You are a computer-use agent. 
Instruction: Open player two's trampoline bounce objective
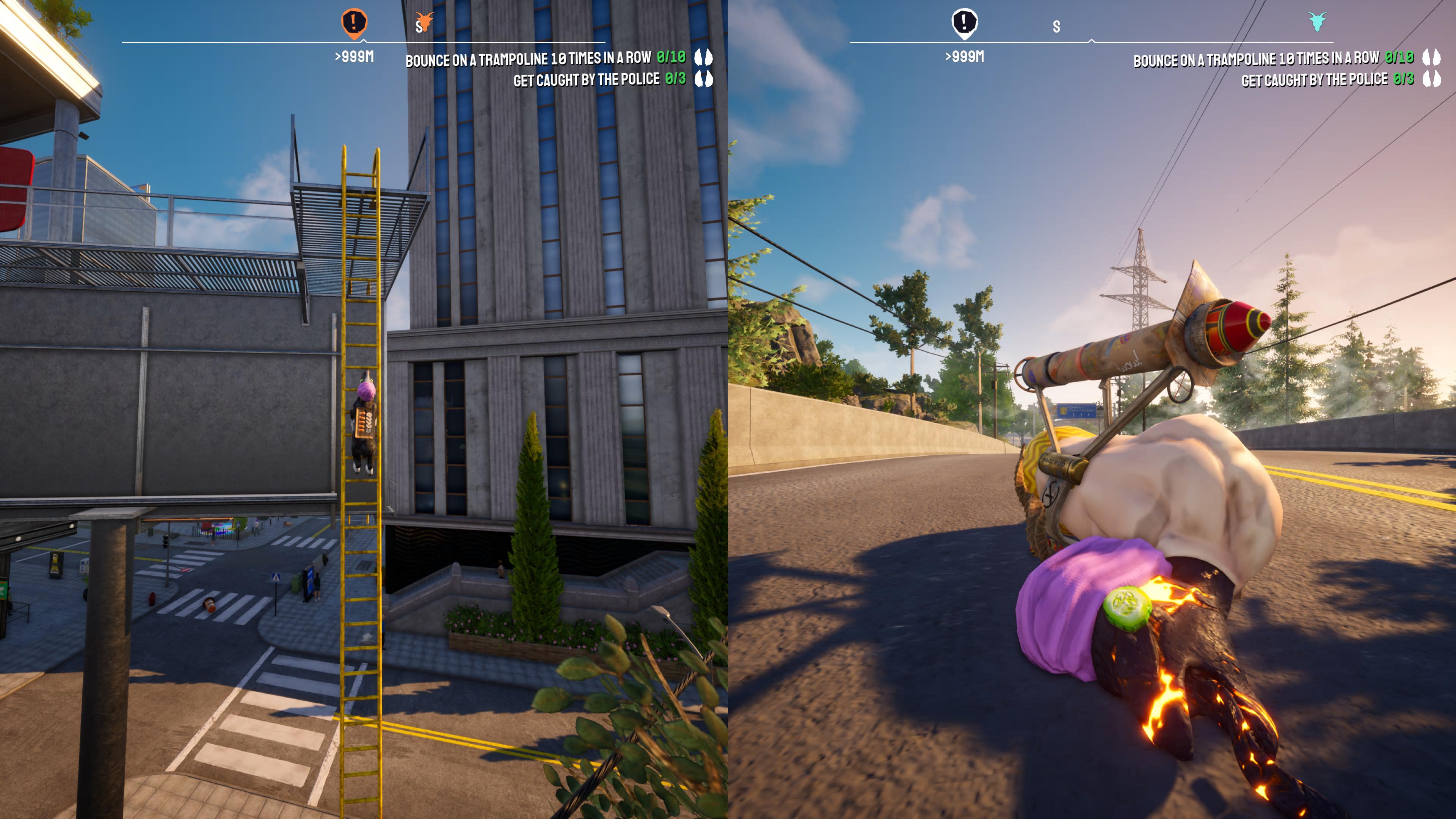pyautogui.click(x=1273, y=59)
